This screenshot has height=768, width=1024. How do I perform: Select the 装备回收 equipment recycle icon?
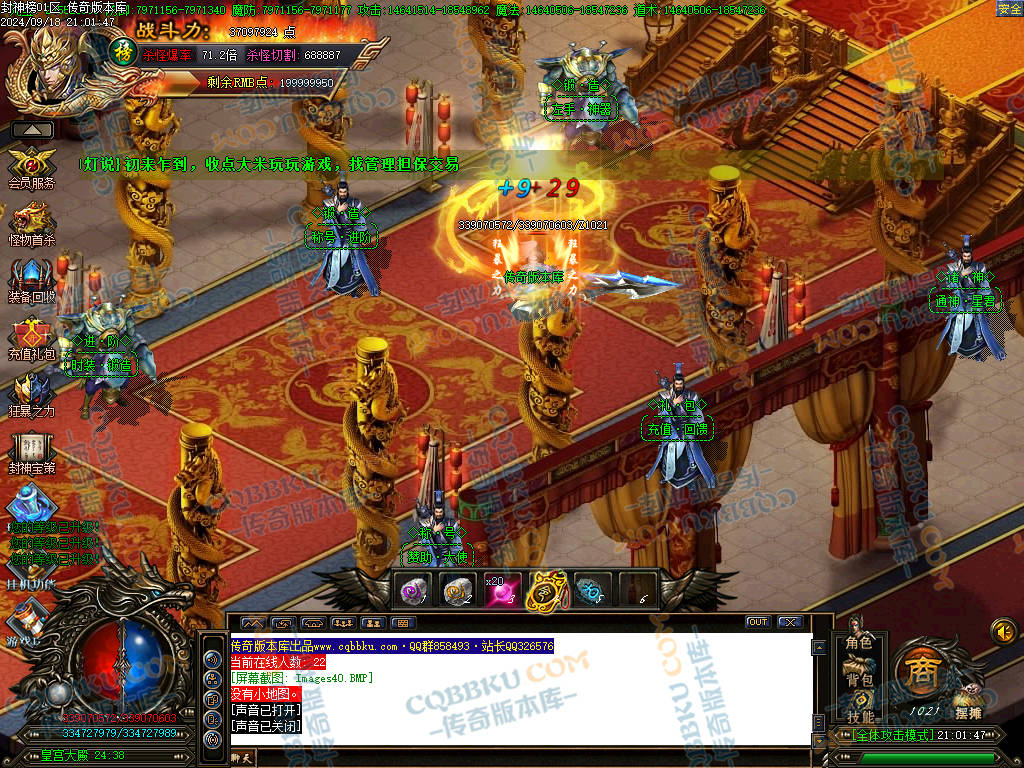click(x=31, y=277)
